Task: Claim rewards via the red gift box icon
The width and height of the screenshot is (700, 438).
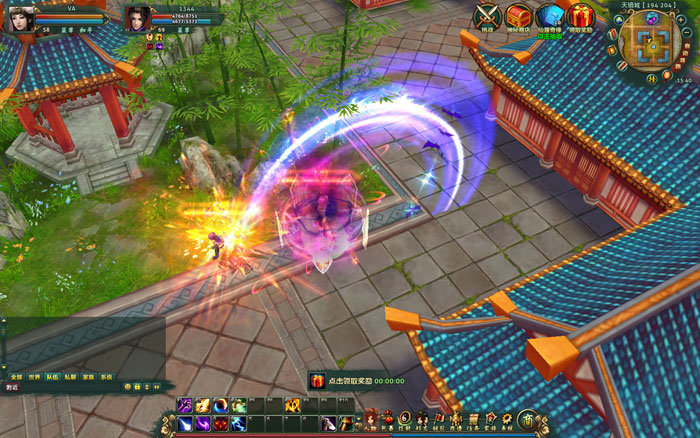Action: [580, 16]
